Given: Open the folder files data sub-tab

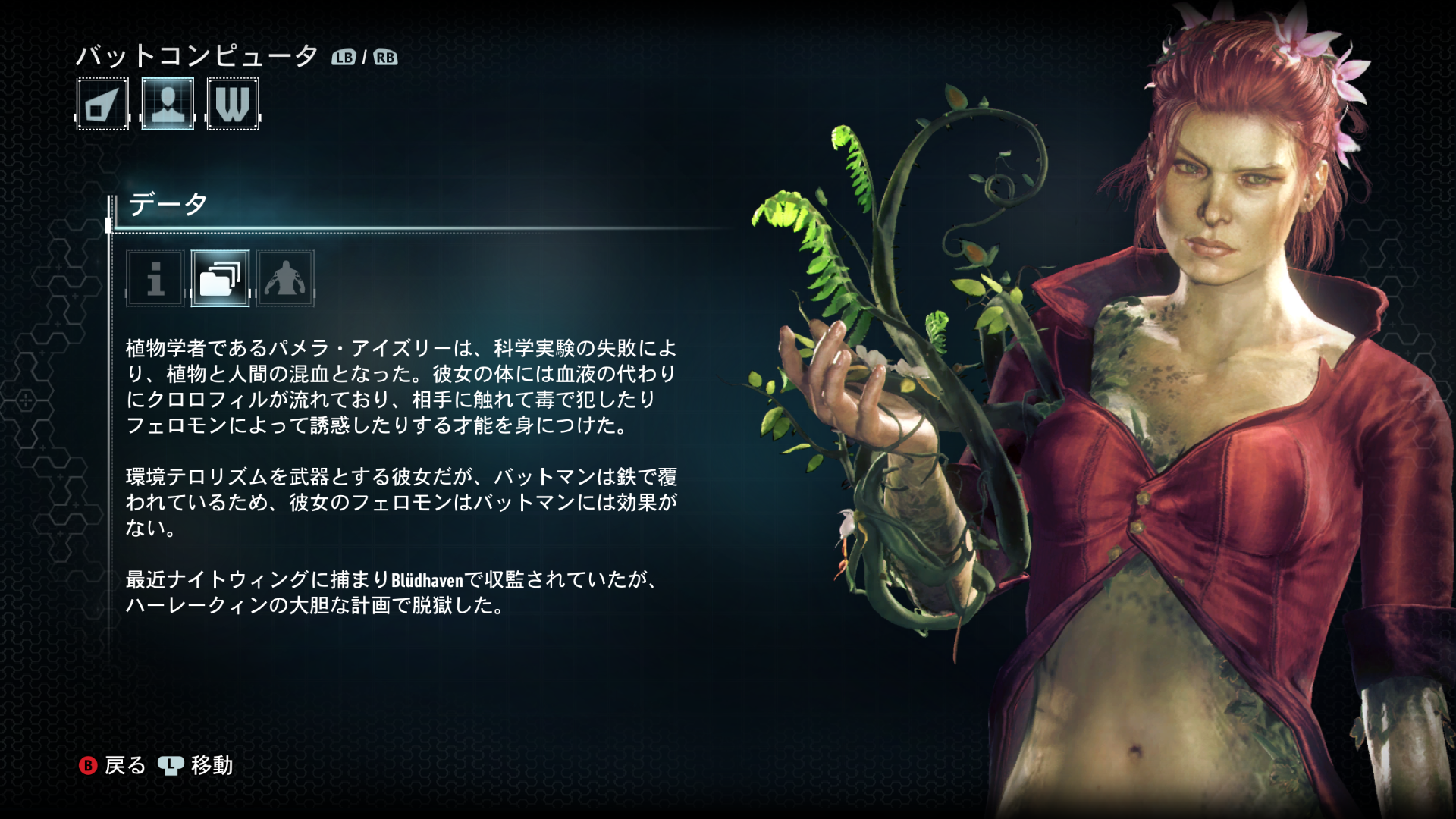Looking at the screenshot, I should [x=220, y=278].
